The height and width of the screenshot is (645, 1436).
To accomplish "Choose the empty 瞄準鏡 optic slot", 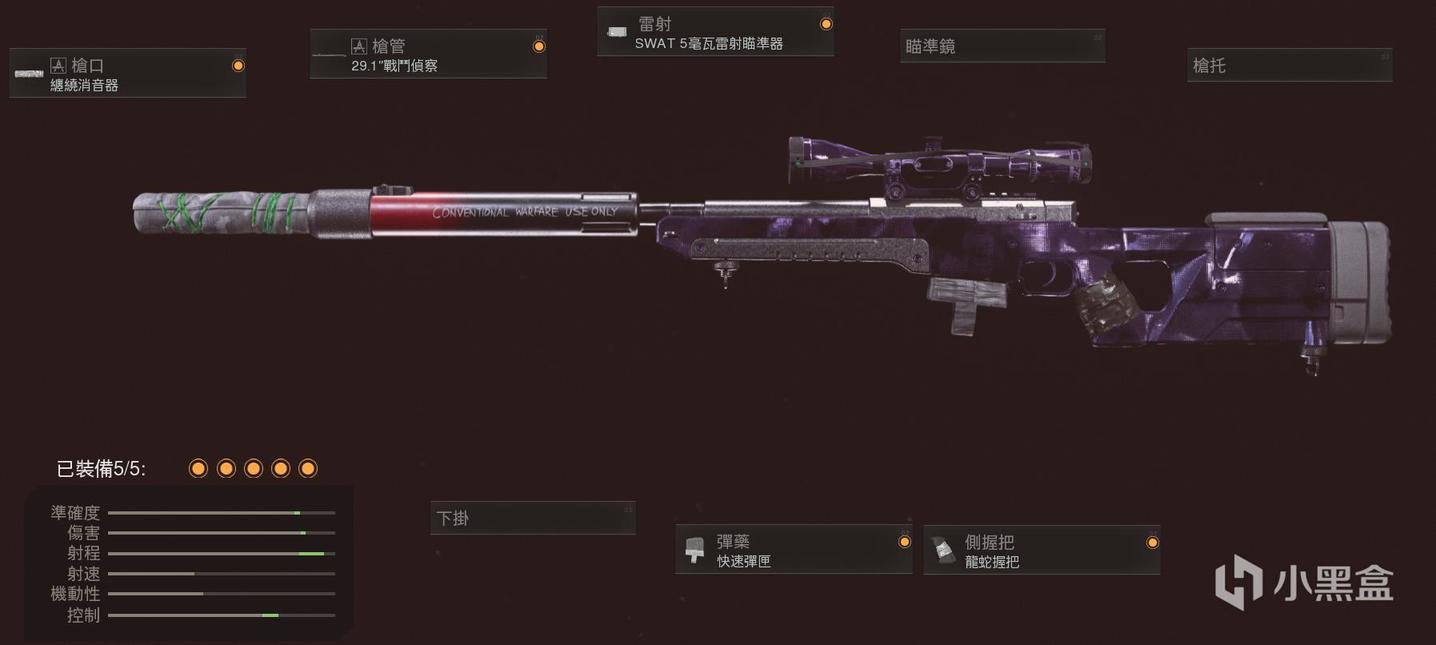I will tap(1002, 46).
